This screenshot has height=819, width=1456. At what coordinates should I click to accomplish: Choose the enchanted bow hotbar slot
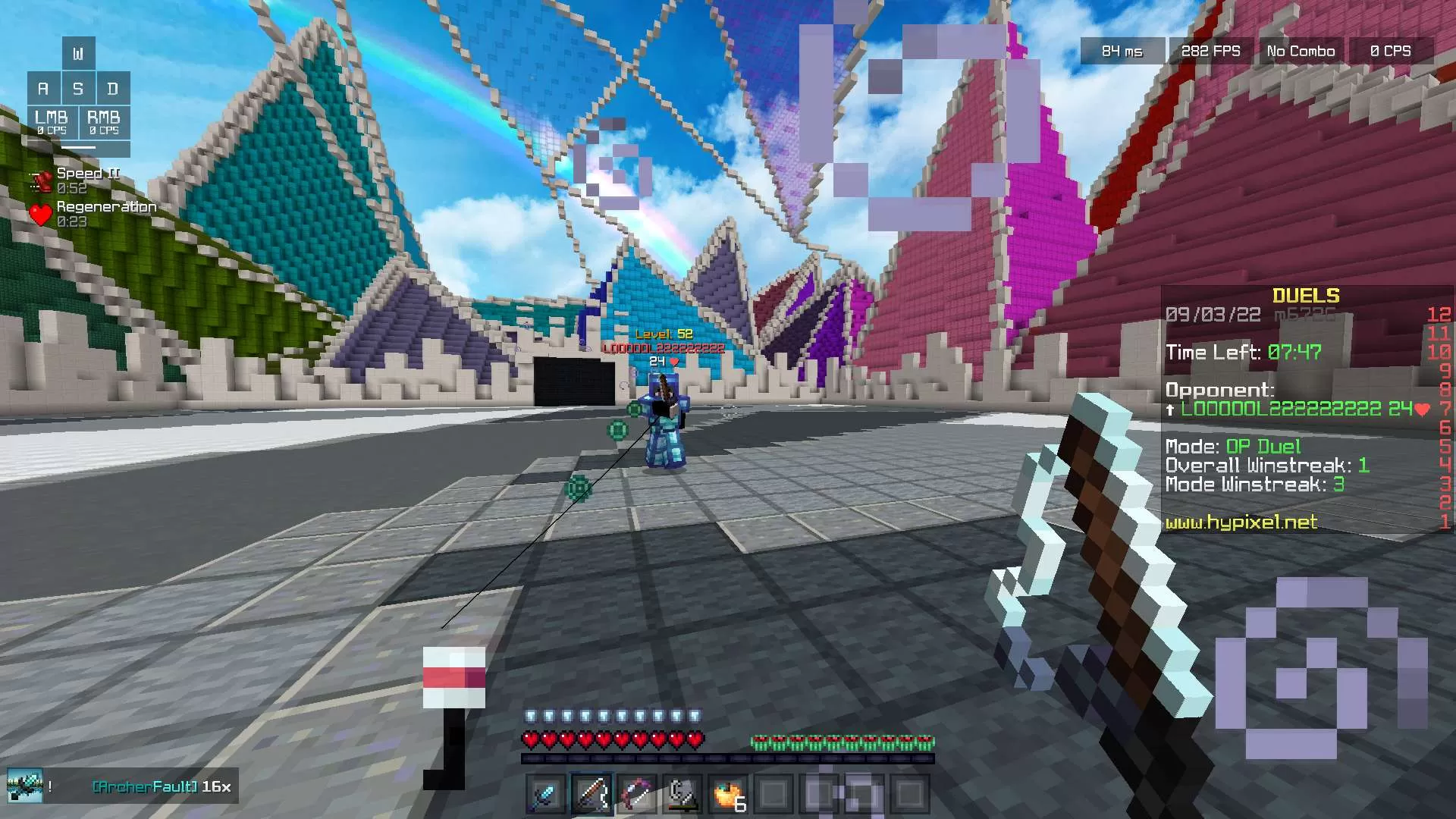tap(636, 795)
